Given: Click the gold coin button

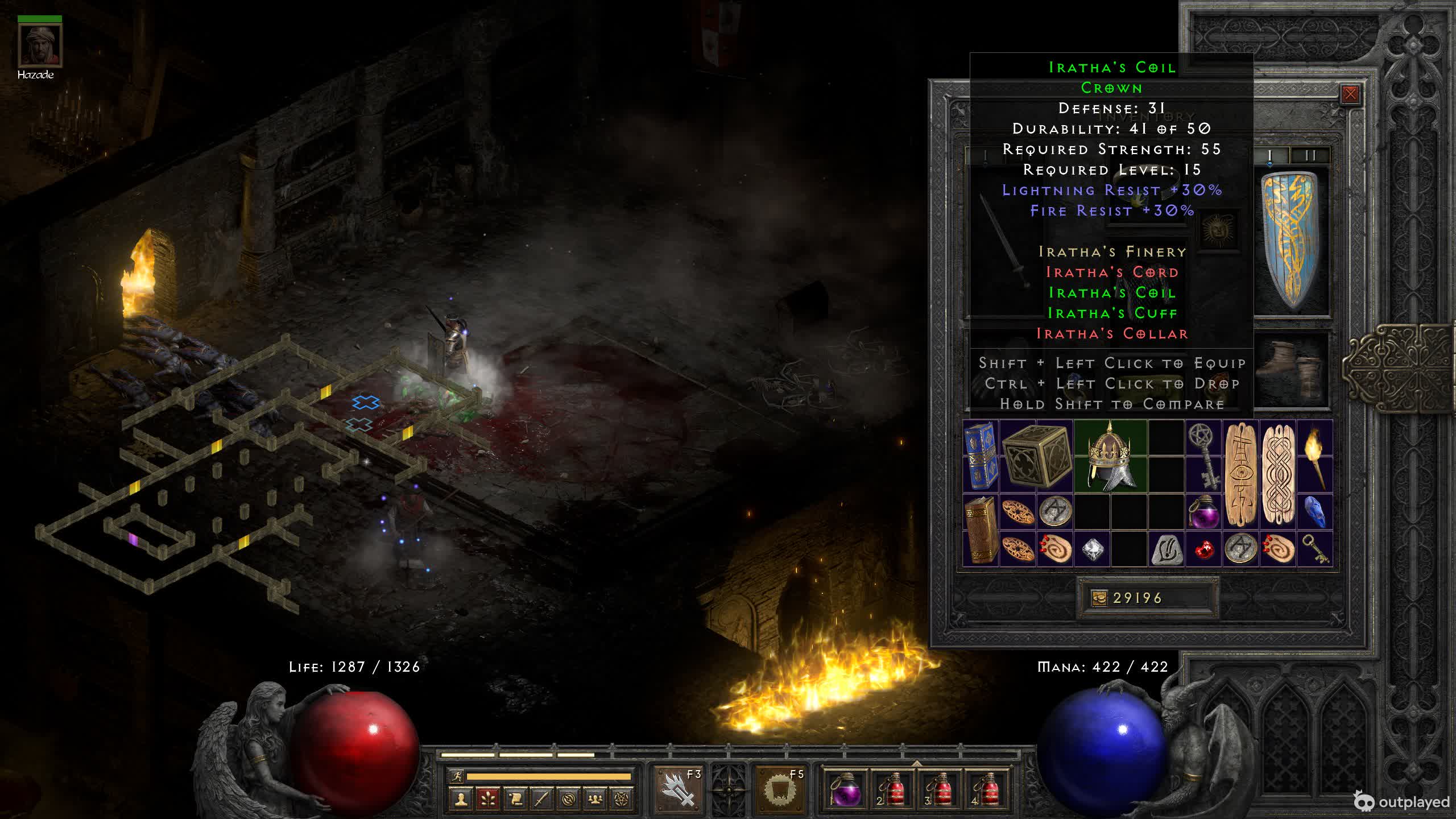Looking at the screenshot, I should pyautogui.click(x=1099, y=598).
